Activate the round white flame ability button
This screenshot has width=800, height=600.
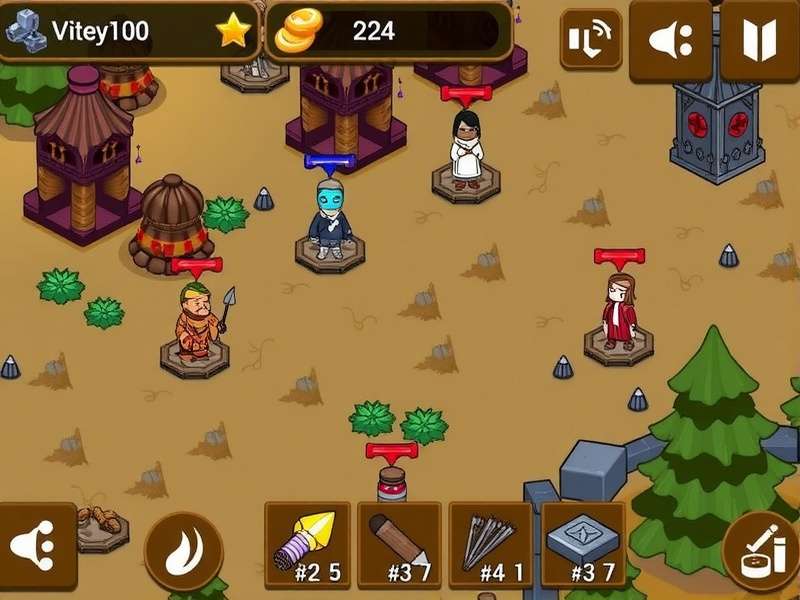click(184, 551)
